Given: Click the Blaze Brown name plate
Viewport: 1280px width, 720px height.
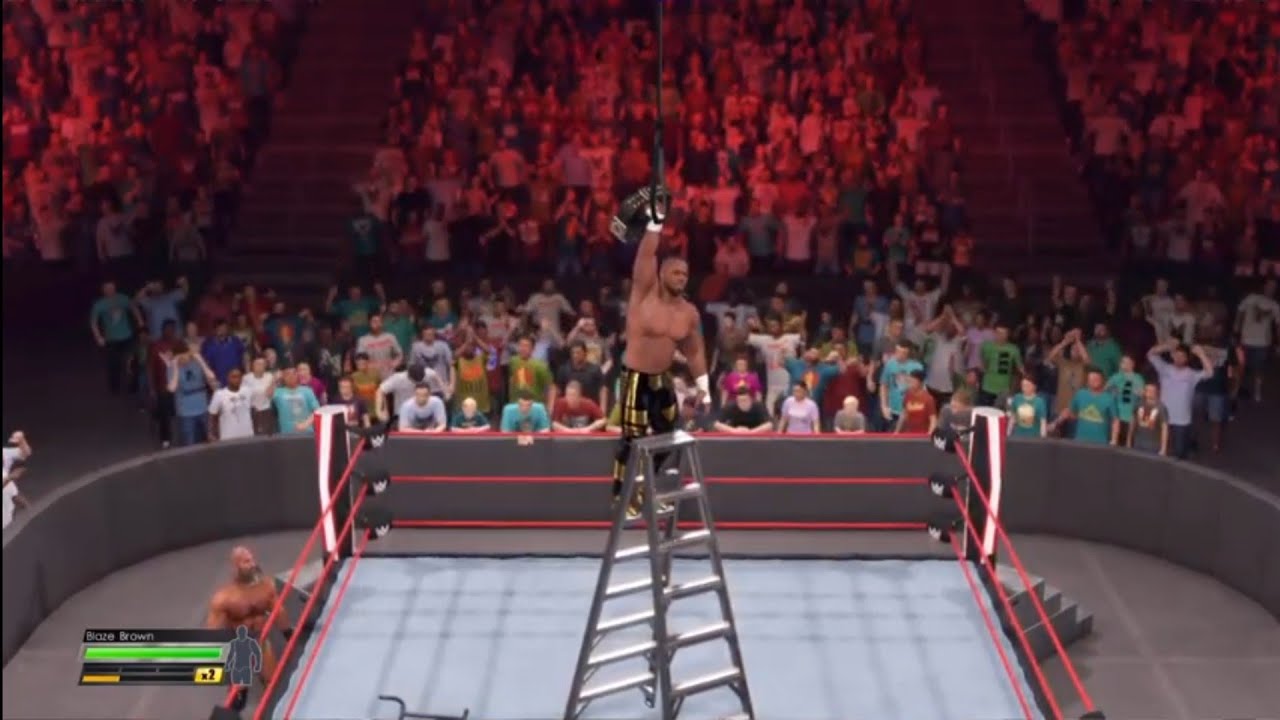Looking at the screenshot, I should point(140,636).
